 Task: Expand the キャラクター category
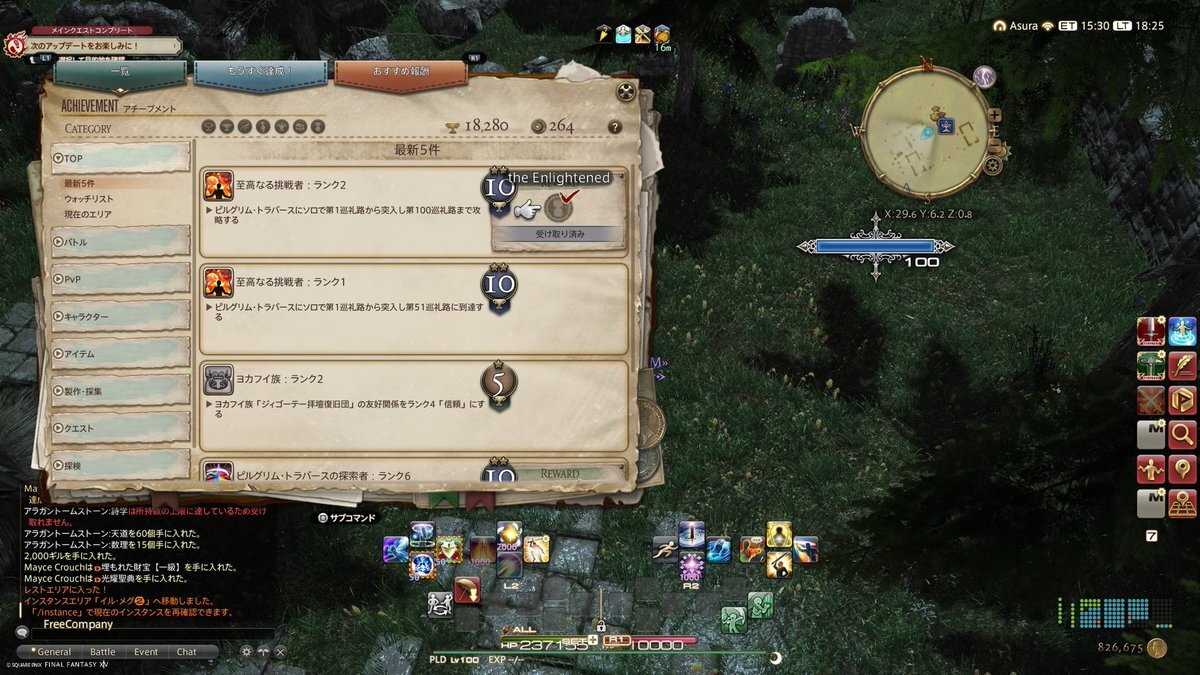tap(120, 316)
